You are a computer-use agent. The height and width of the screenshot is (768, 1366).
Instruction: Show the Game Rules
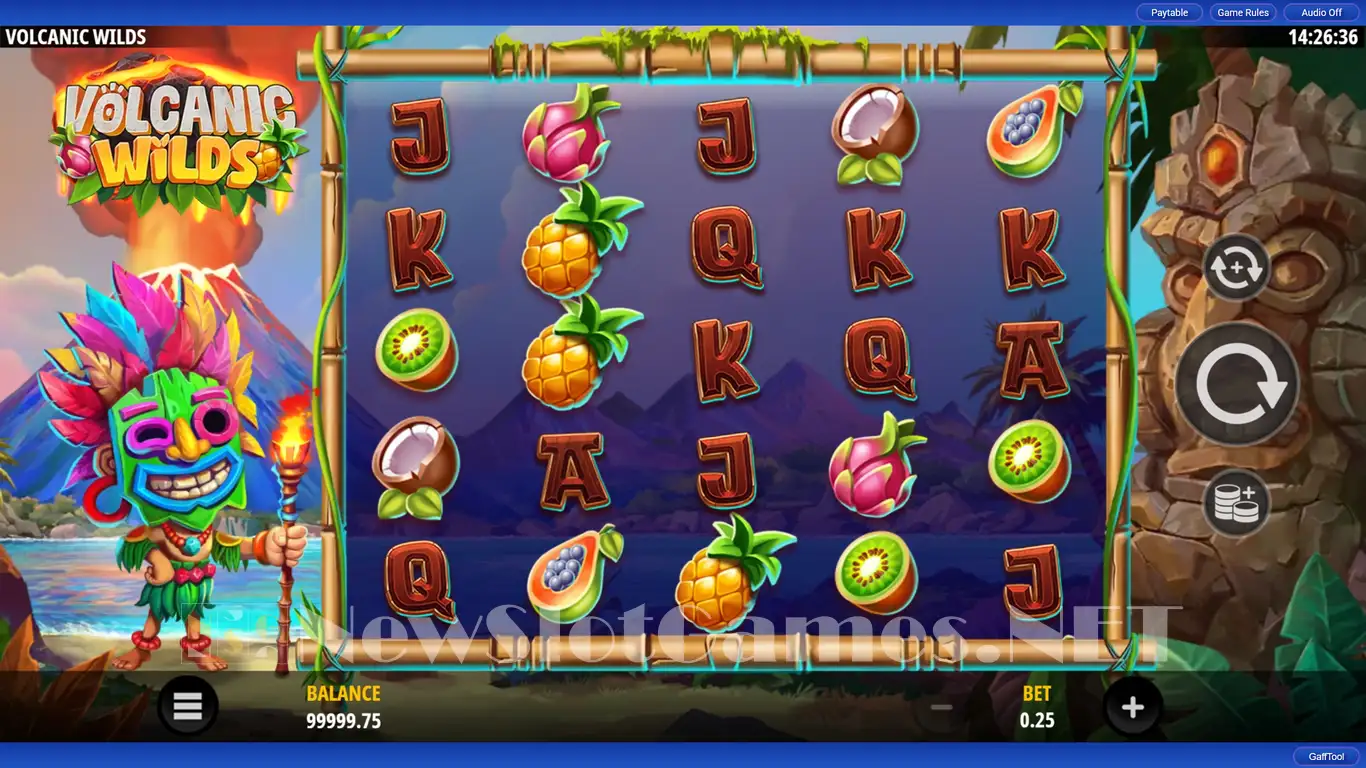click(1243, 13)
